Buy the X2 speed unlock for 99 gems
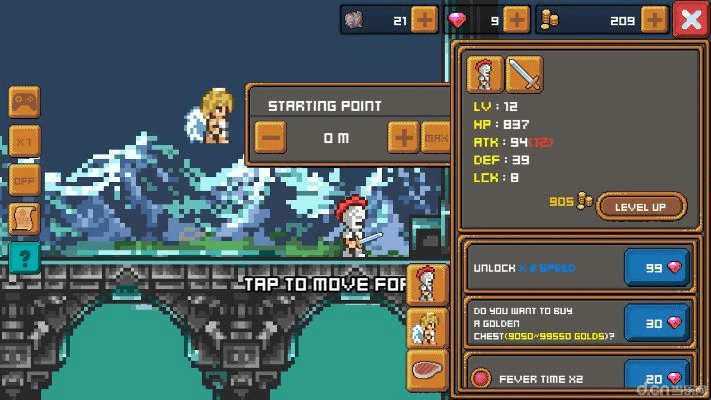The image size is (711, 400). (x=656, y=268)
